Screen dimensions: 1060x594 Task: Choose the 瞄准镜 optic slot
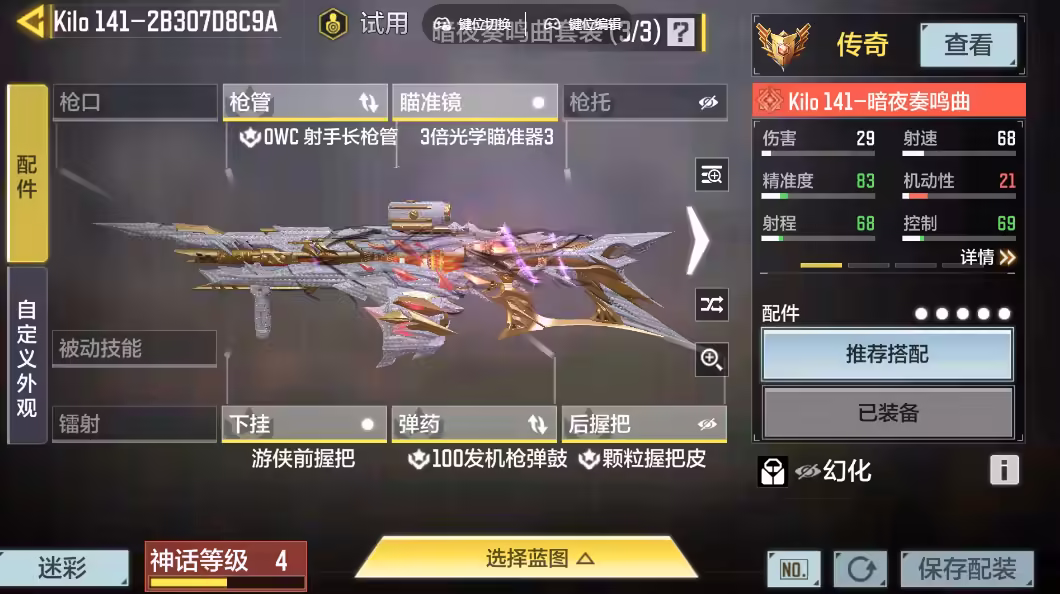474,102
